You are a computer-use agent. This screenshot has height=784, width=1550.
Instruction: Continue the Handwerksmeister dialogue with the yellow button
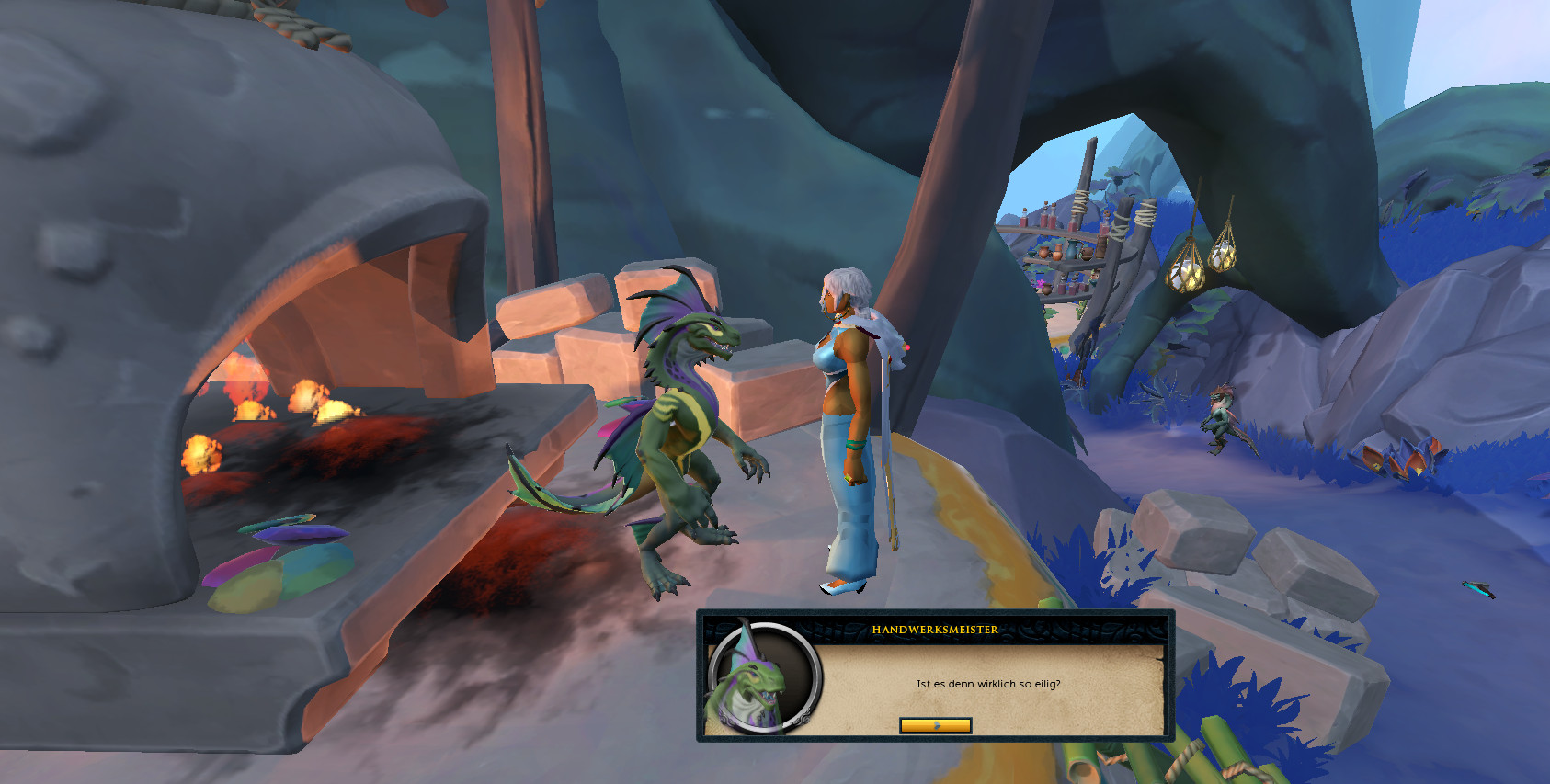click(935, 725)
